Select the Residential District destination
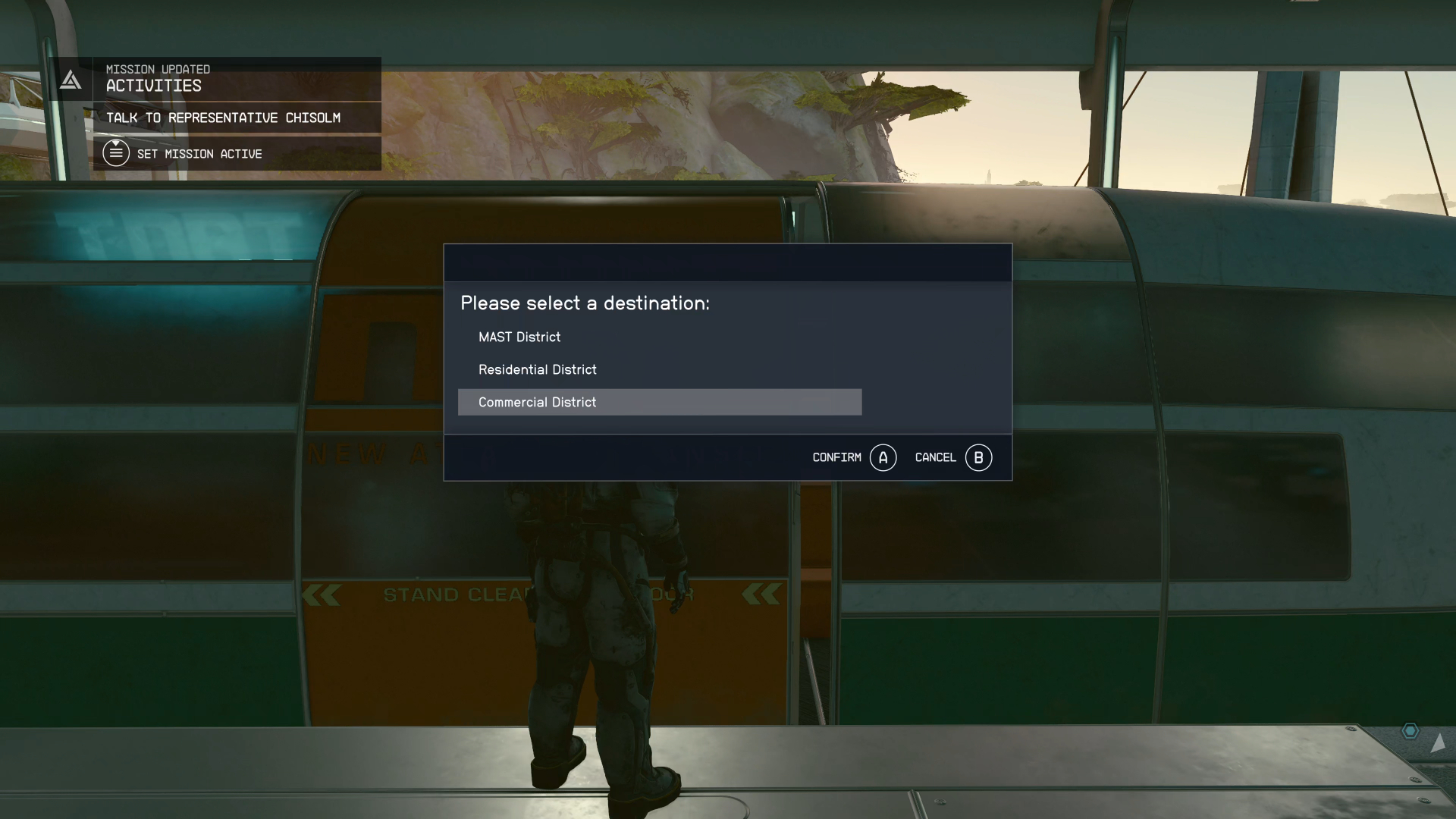 [537, 369]
